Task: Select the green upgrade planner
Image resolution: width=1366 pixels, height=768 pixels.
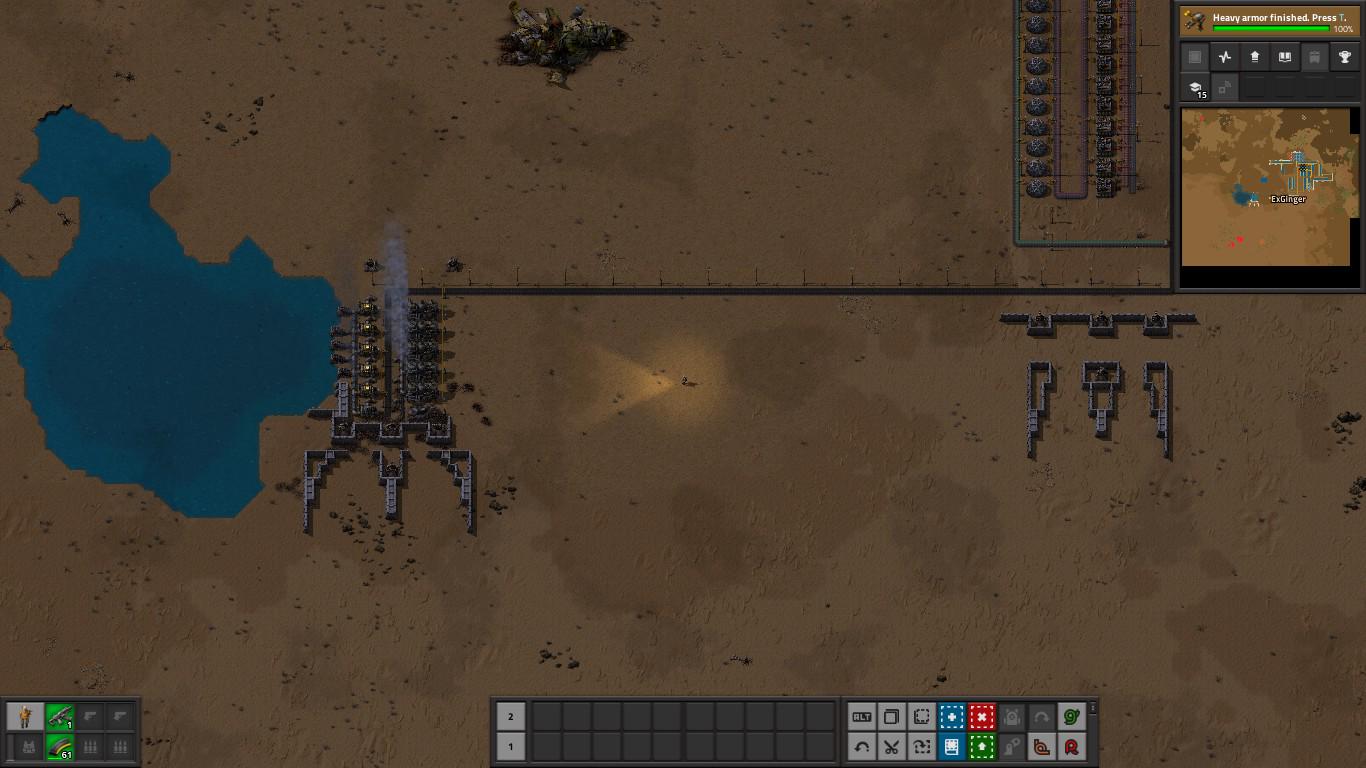Action: click(x=981, y=747)
